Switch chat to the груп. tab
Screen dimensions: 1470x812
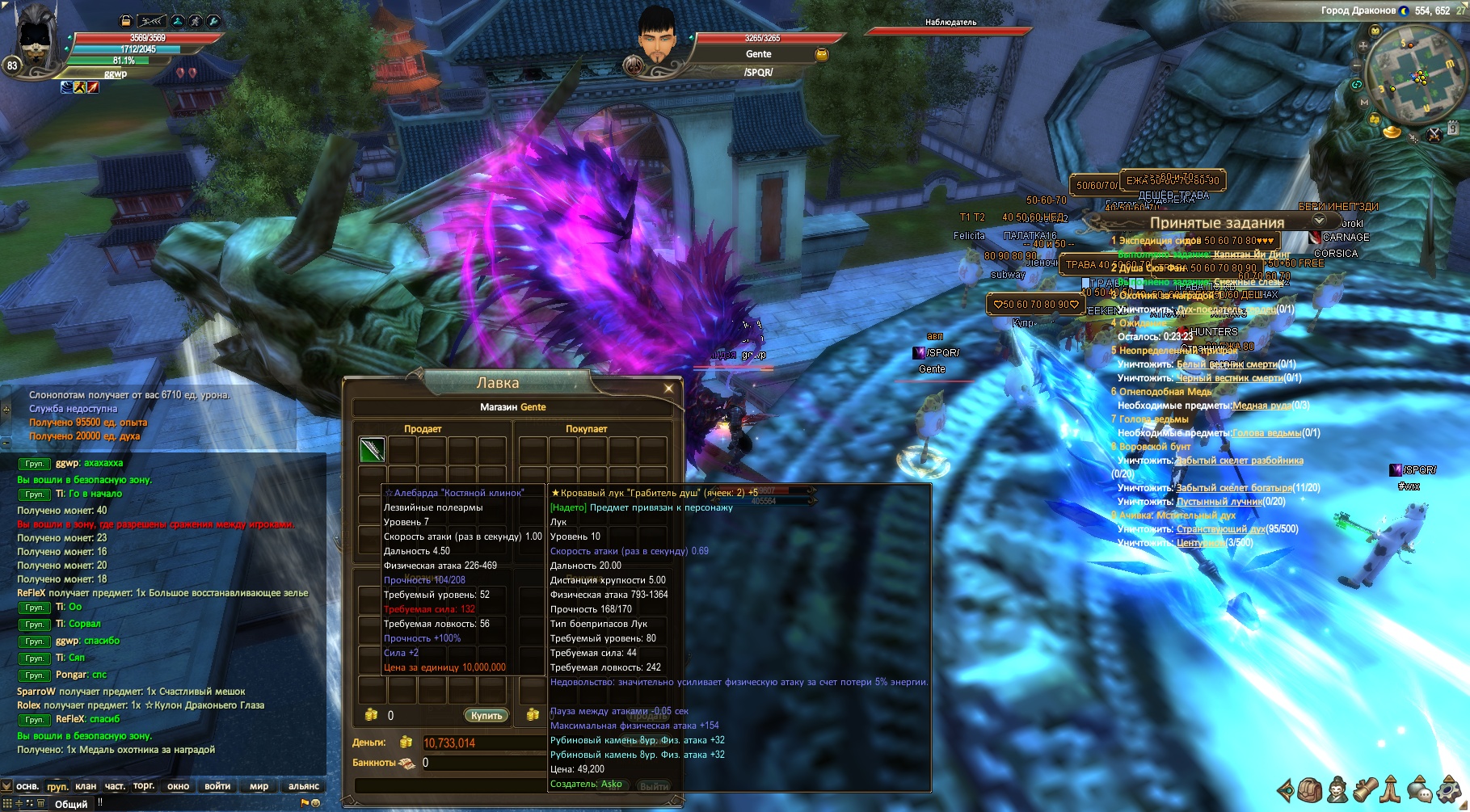(x=57, y=786)
